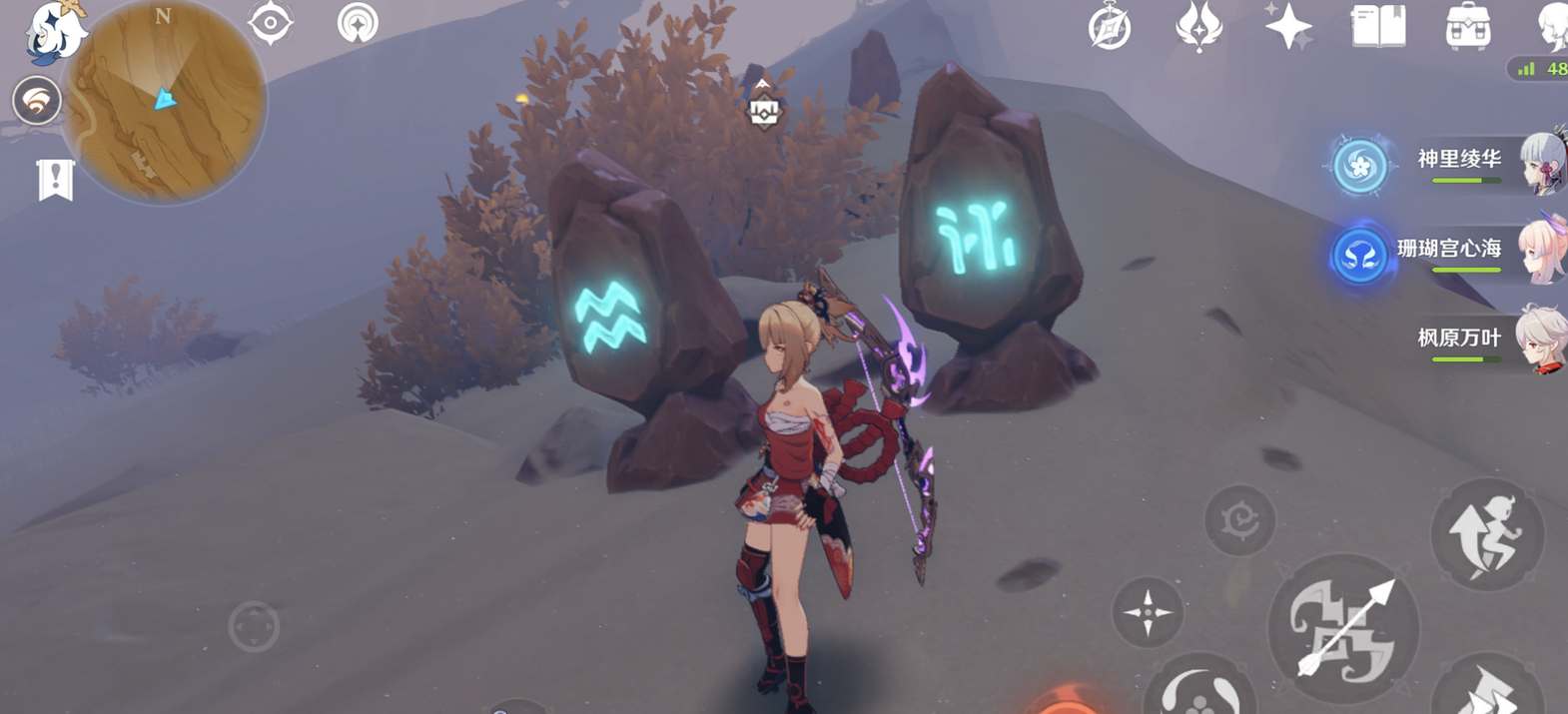
Task: Open the Adventurer Handbook book icon
Action: (x=1378, y=26)
